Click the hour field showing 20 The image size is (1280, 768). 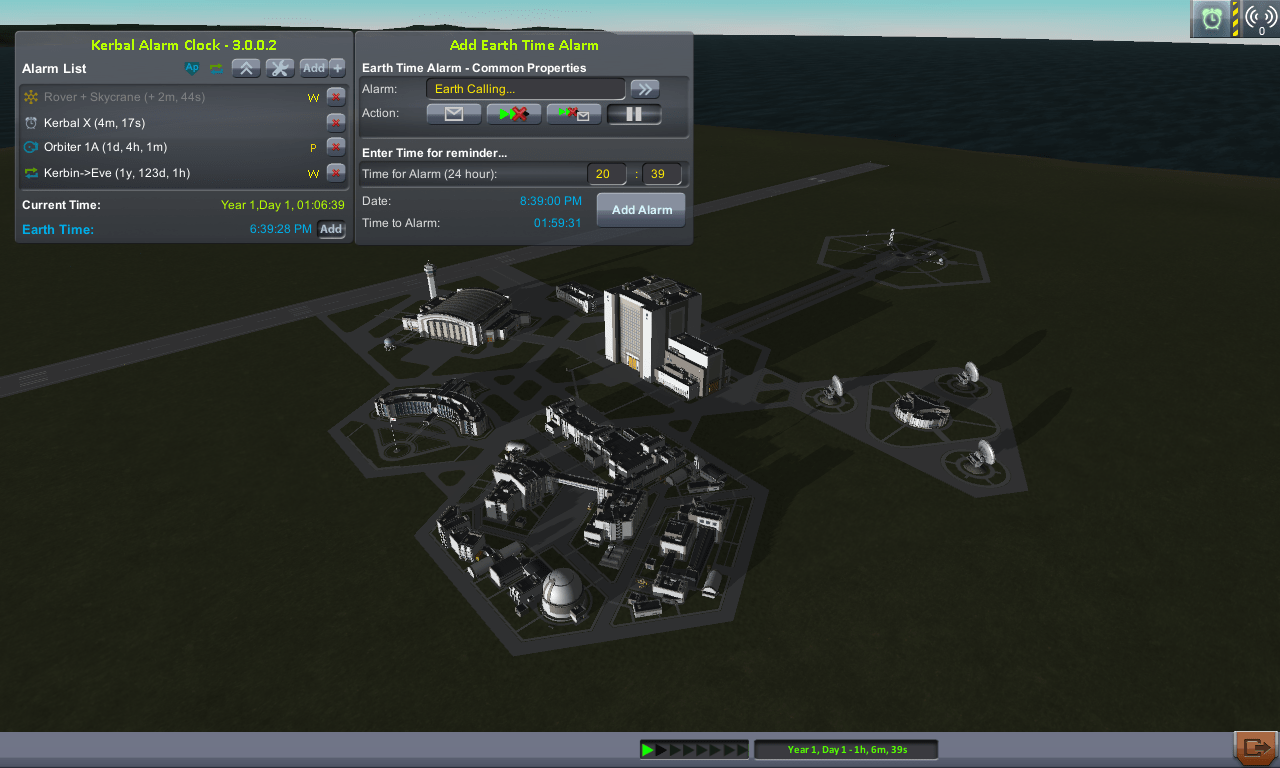coord(606,173)
